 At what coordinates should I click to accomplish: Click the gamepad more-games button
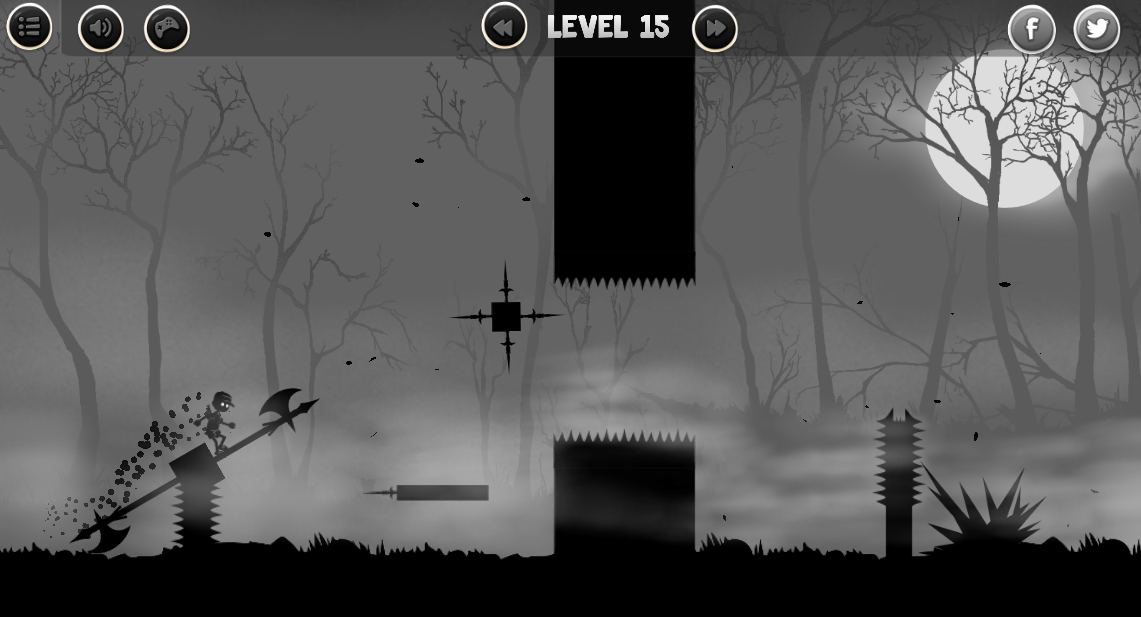click(x=167, y=28)
